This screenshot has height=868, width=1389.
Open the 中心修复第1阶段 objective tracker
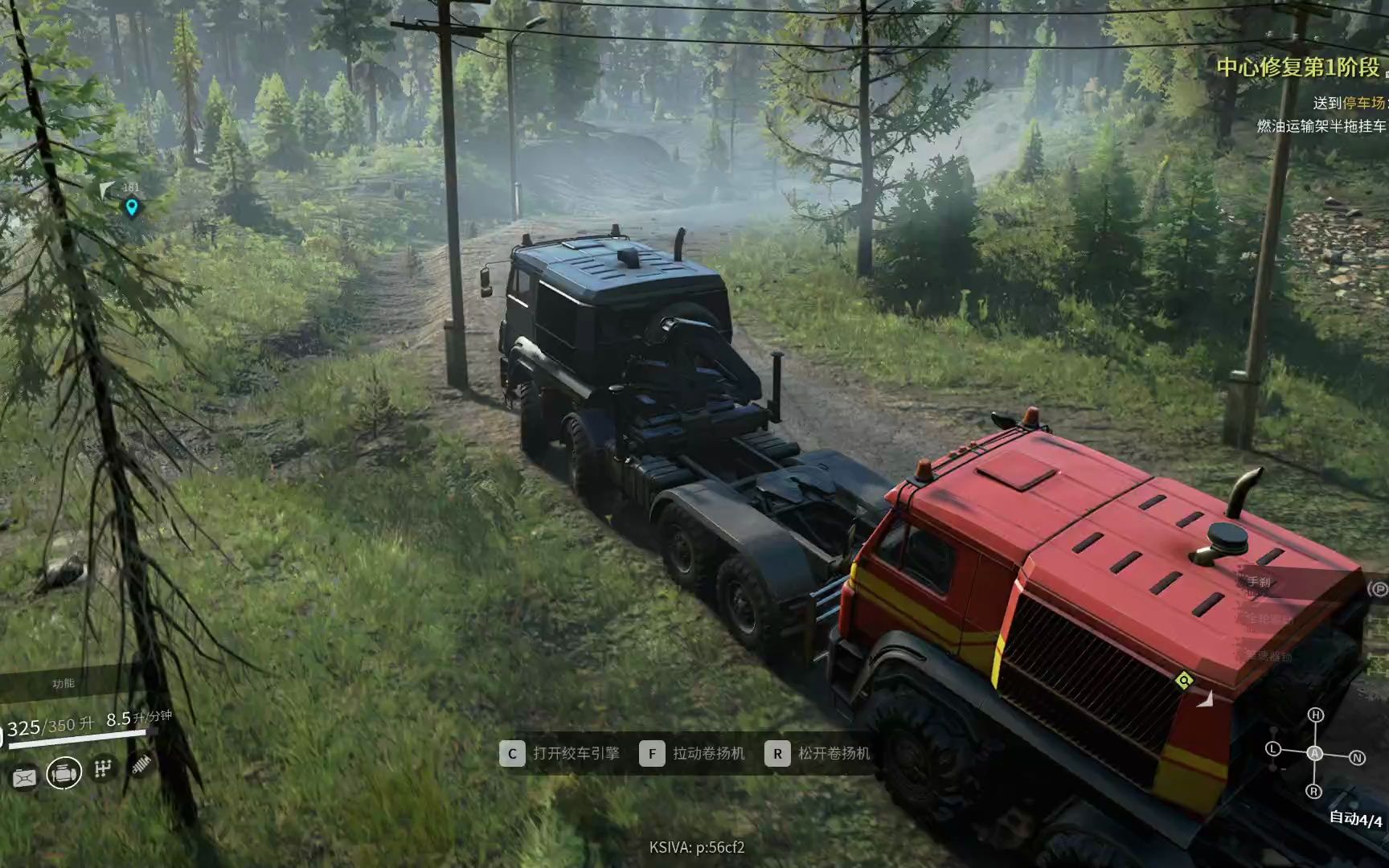[x=1298, y=68]
